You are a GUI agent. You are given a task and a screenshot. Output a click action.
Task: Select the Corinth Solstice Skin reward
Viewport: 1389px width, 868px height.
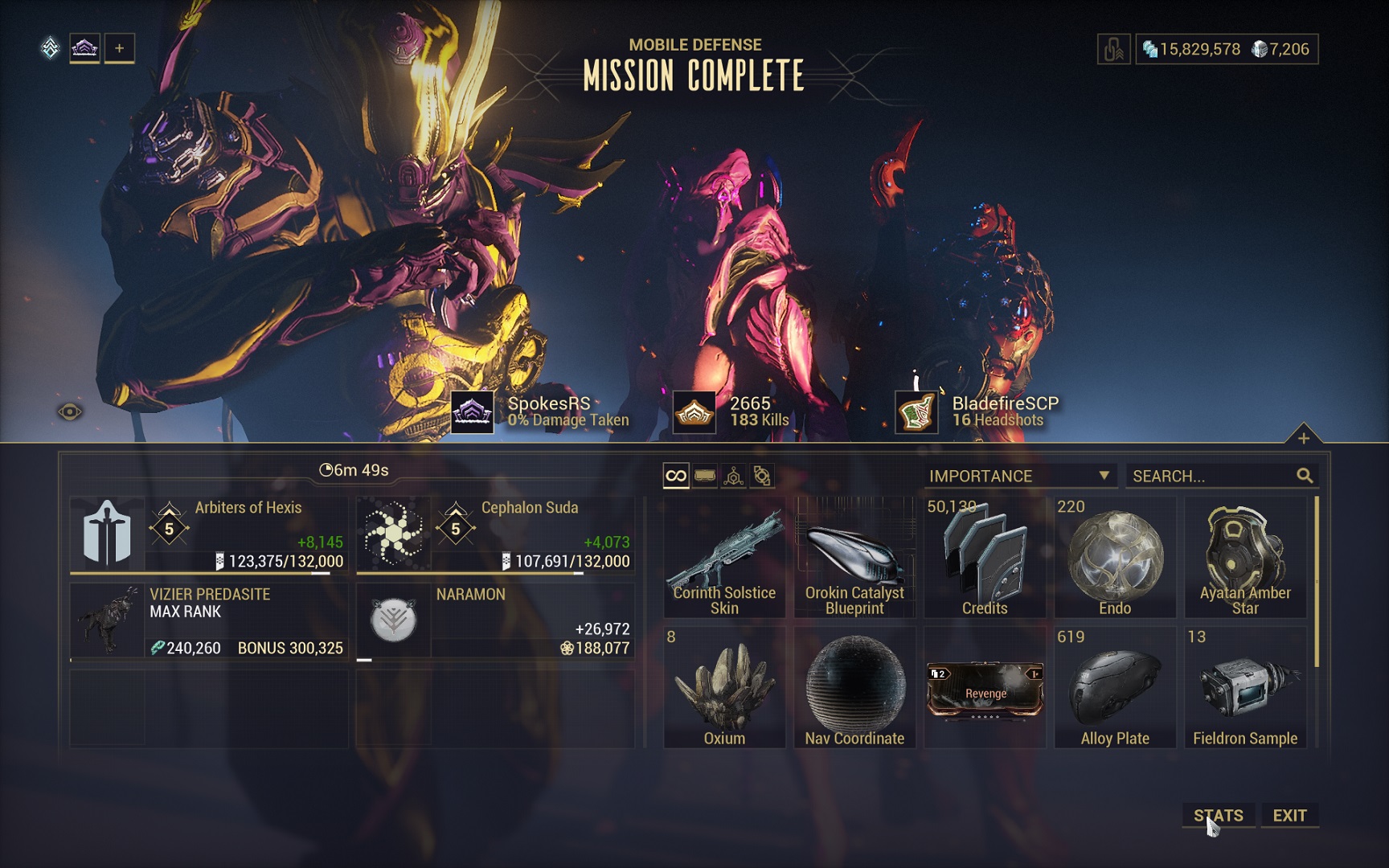[x=724, y=557]
